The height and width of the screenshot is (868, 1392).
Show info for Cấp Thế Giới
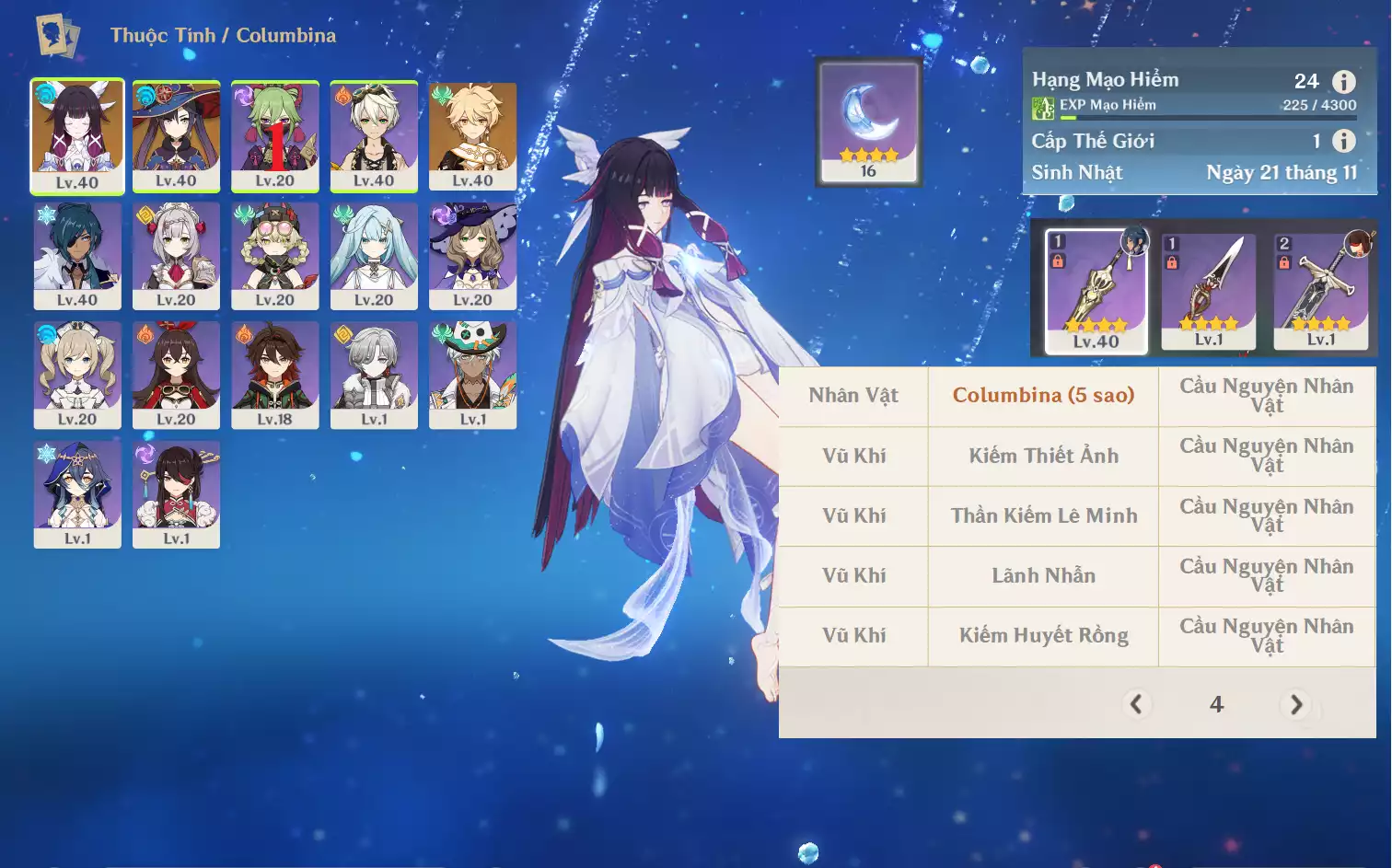(x=1344, y=141)
